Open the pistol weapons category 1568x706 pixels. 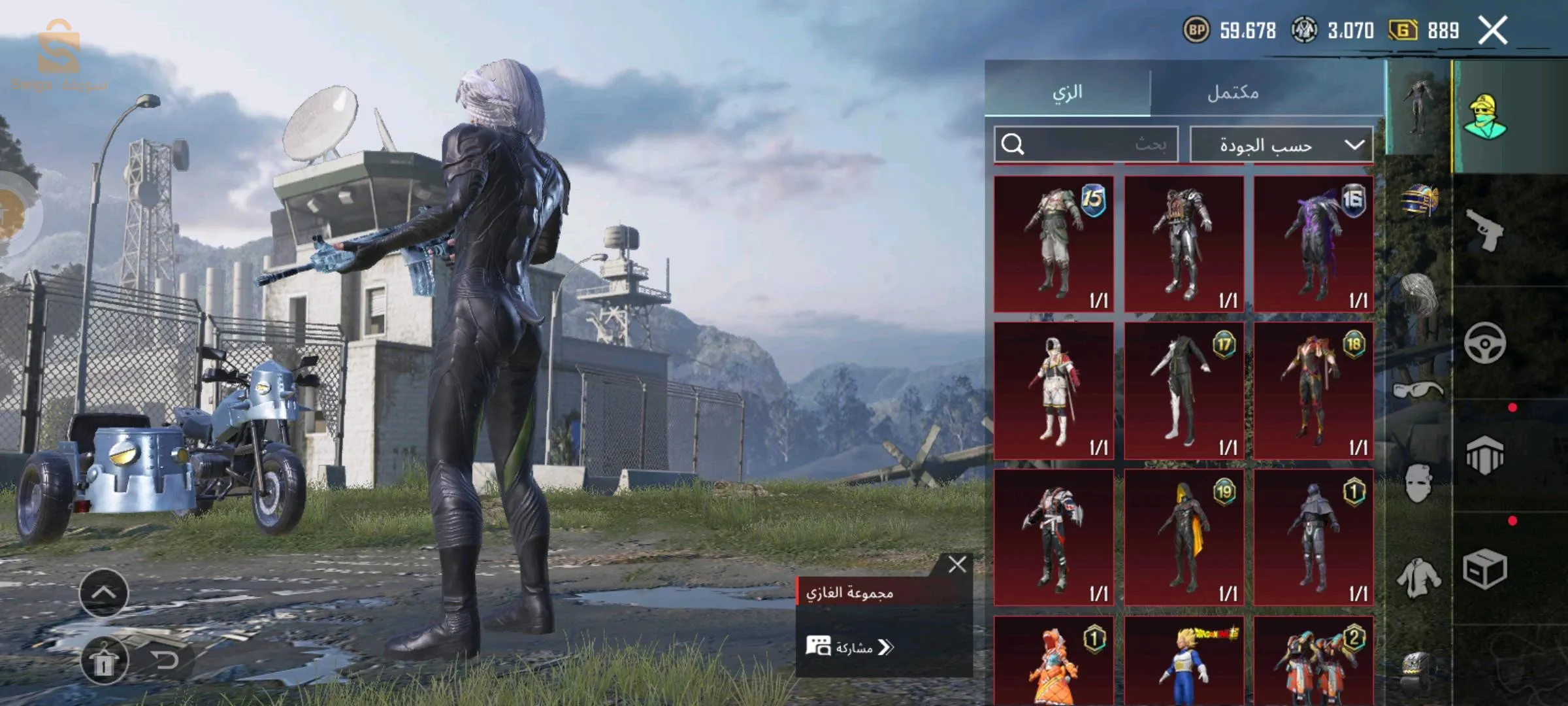1484,230
